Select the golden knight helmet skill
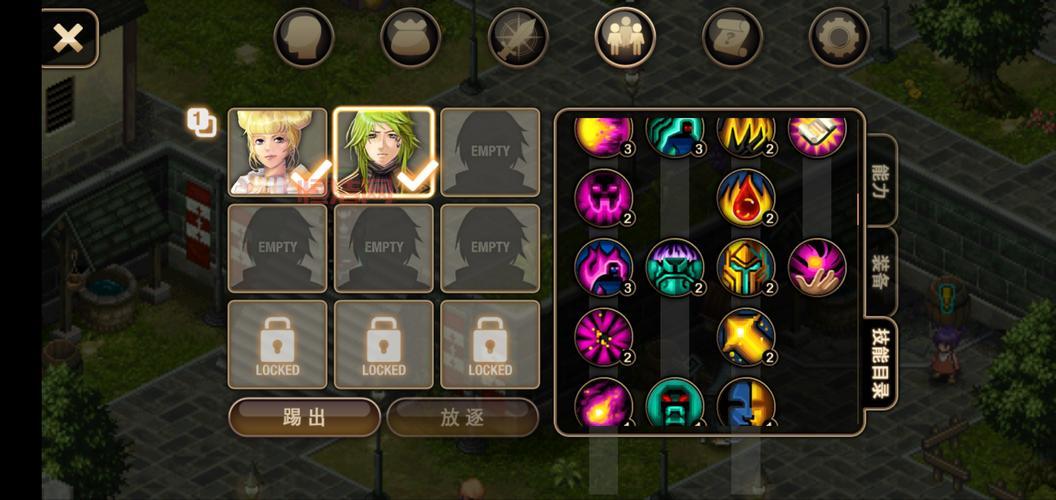1056x500 pixels. (x=745, y=267)
